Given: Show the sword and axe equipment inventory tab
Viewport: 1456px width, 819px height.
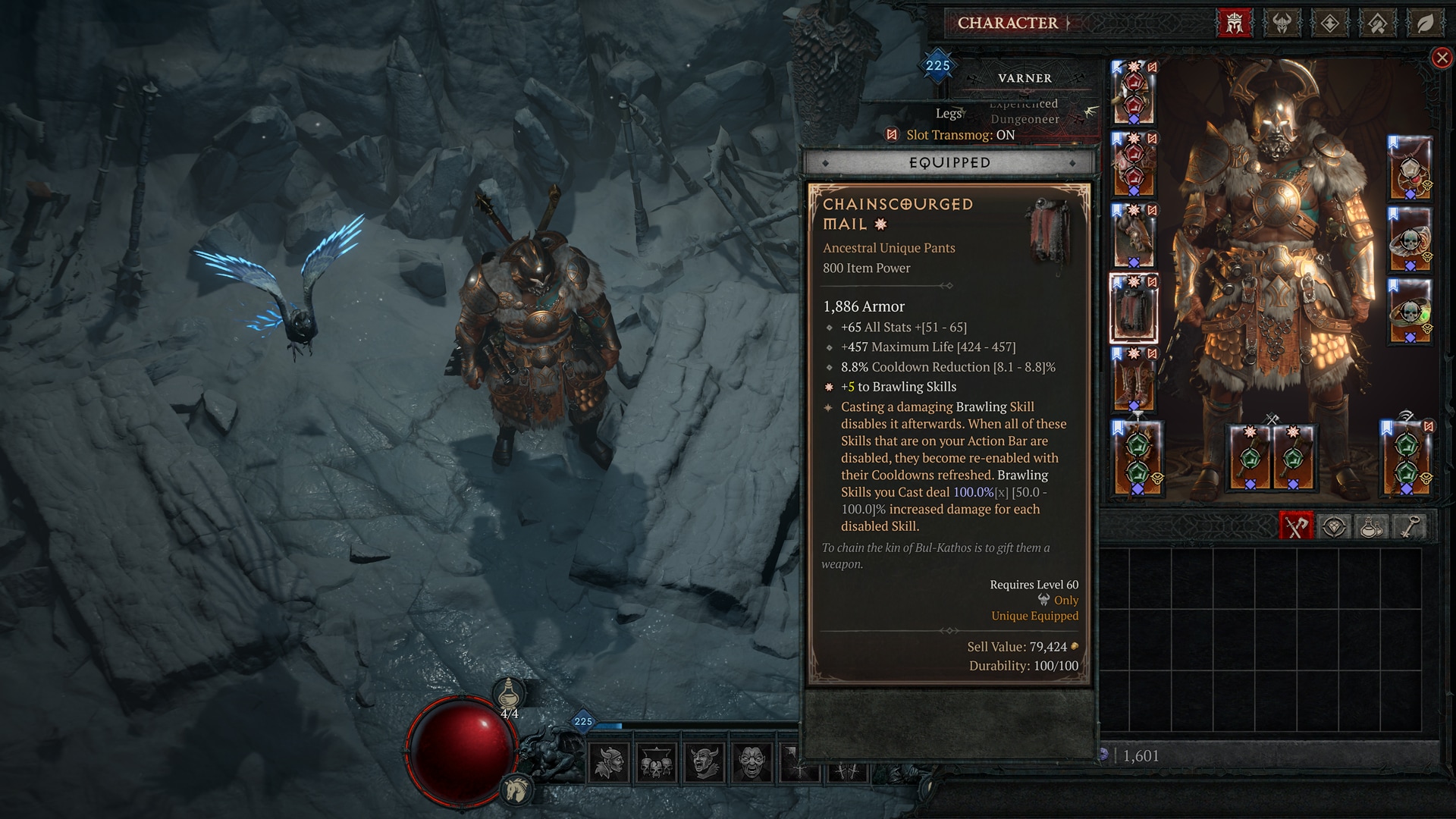Looking at the screenshot, I should click(x=1296, y=526).
